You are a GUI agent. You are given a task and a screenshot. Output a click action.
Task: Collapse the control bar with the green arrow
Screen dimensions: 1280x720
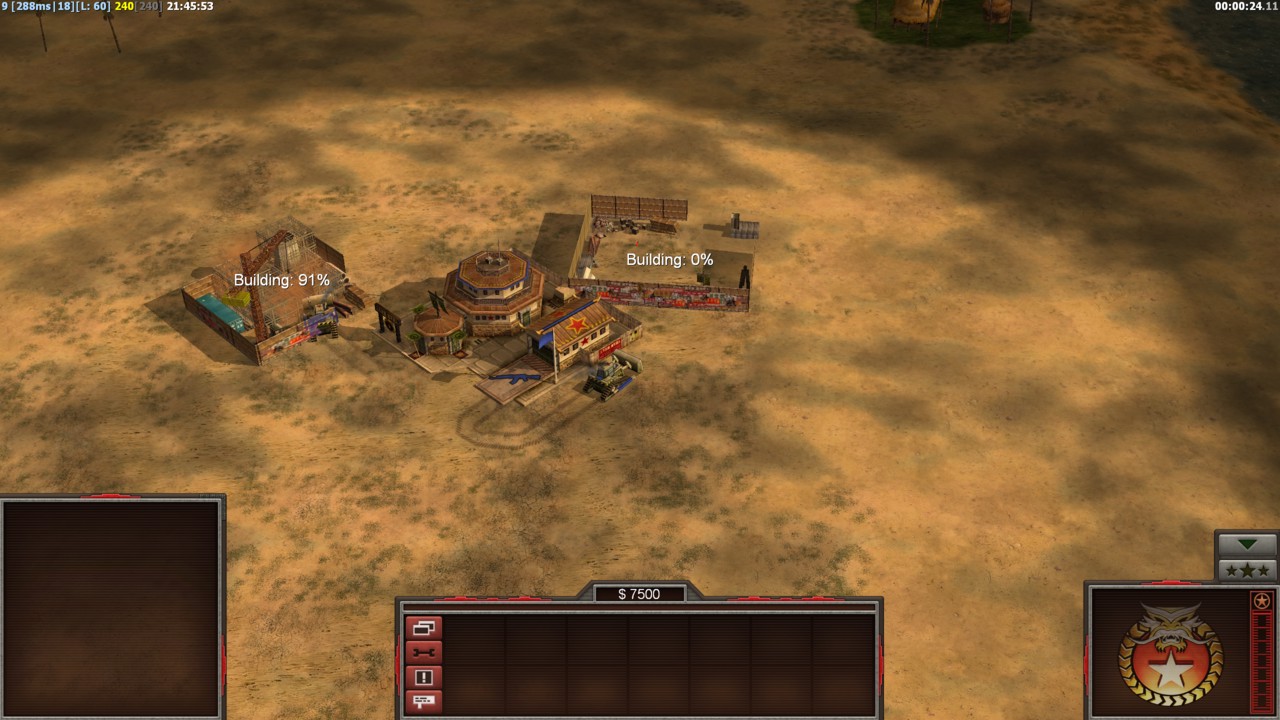click(x=1247, y=545)
